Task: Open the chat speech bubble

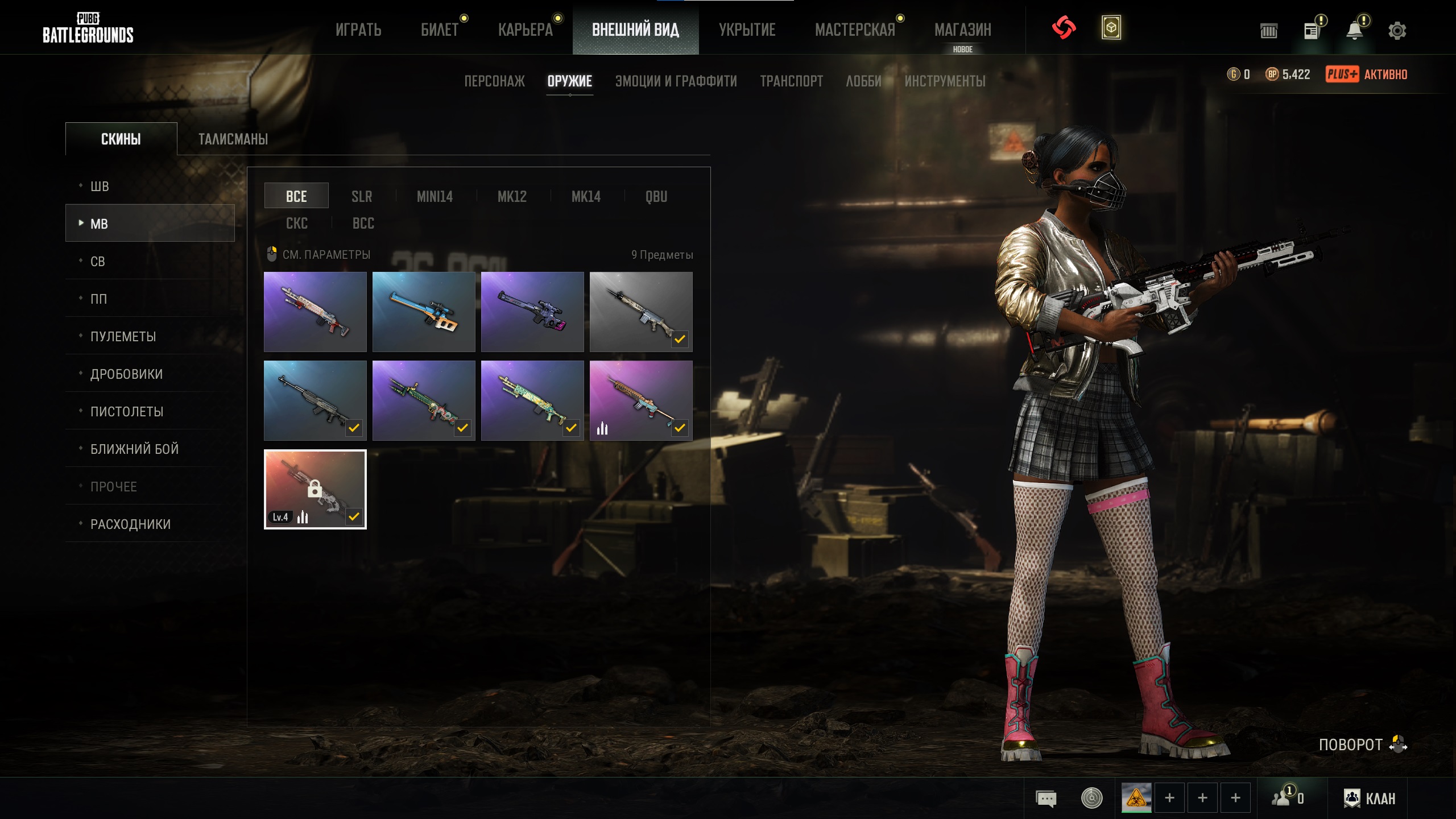Action: click(x=1046, y=799)
